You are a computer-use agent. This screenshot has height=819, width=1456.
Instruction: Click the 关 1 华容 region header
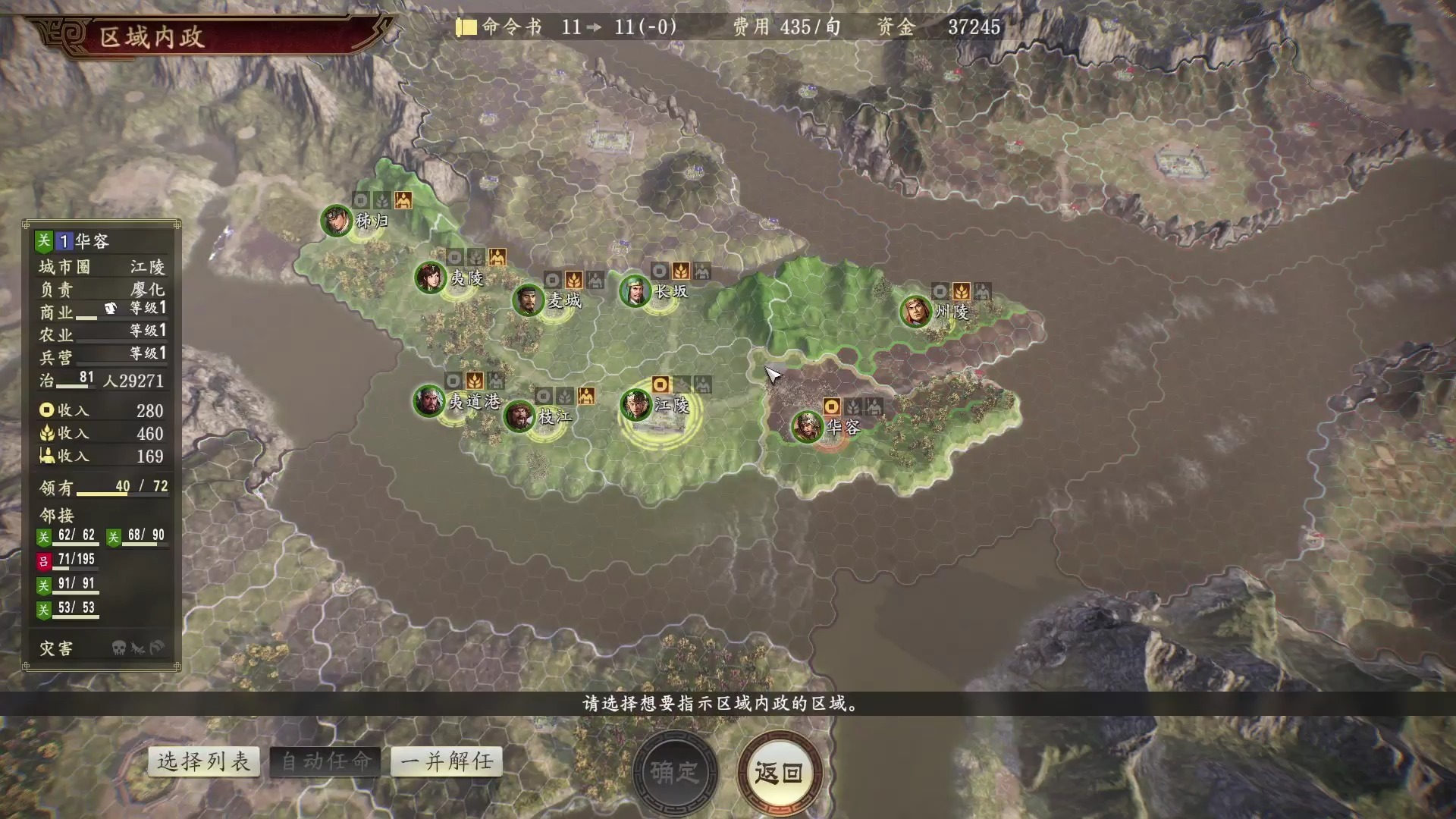coord(80,241)
